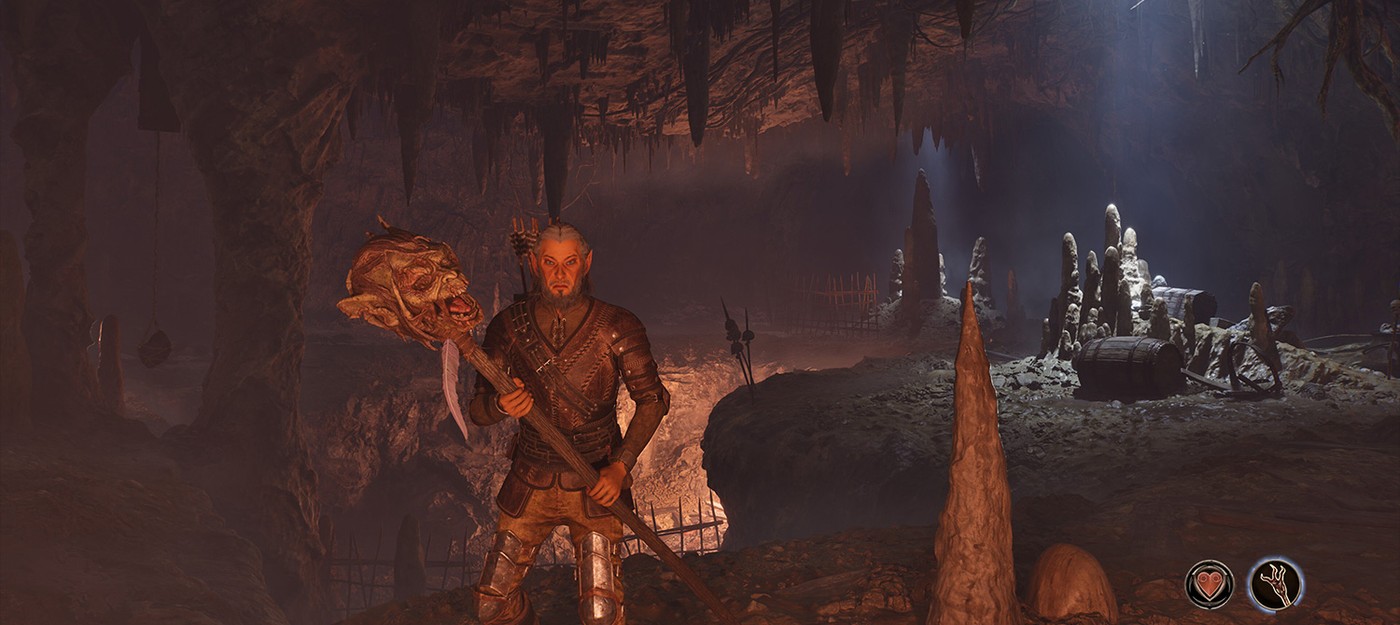This screenshot has height=625, width=1400.
Task: Select the glowing clawed hand icon
Action: [x=1275, y=584]
